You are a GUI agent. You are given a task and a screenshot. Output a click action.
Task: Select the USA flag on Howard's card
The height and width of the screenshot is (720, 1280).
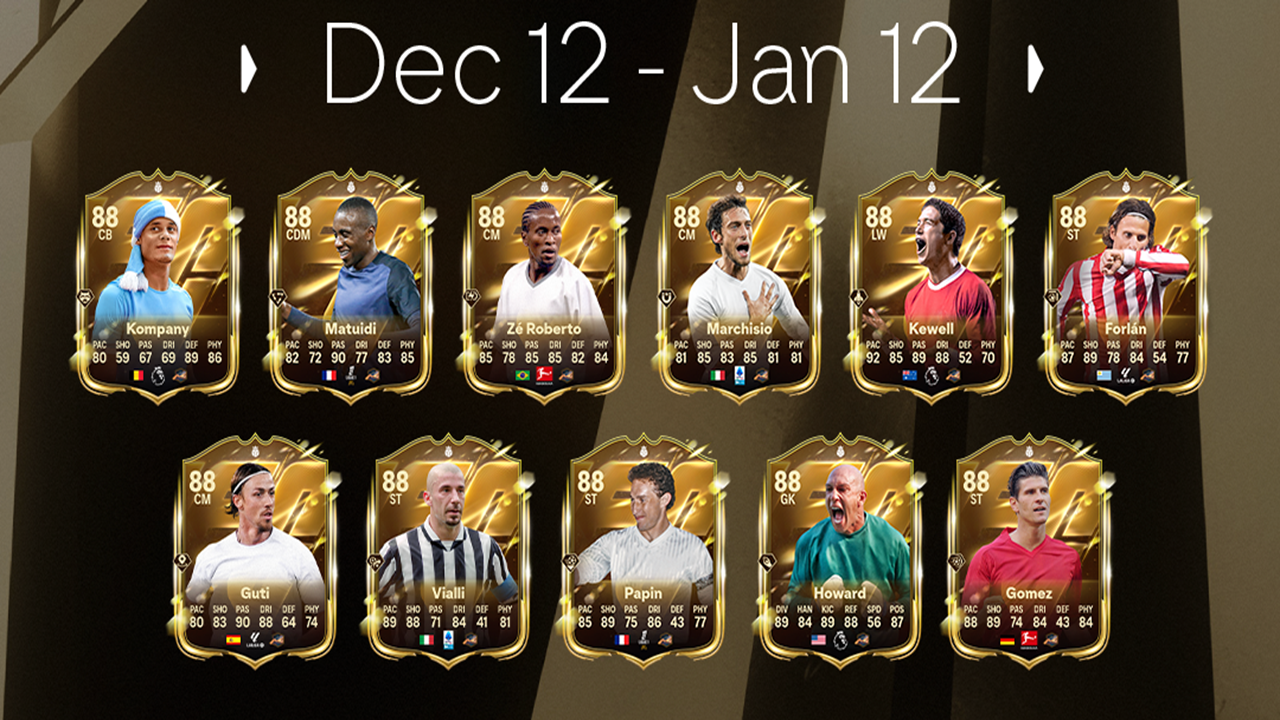tap(819, 639)
